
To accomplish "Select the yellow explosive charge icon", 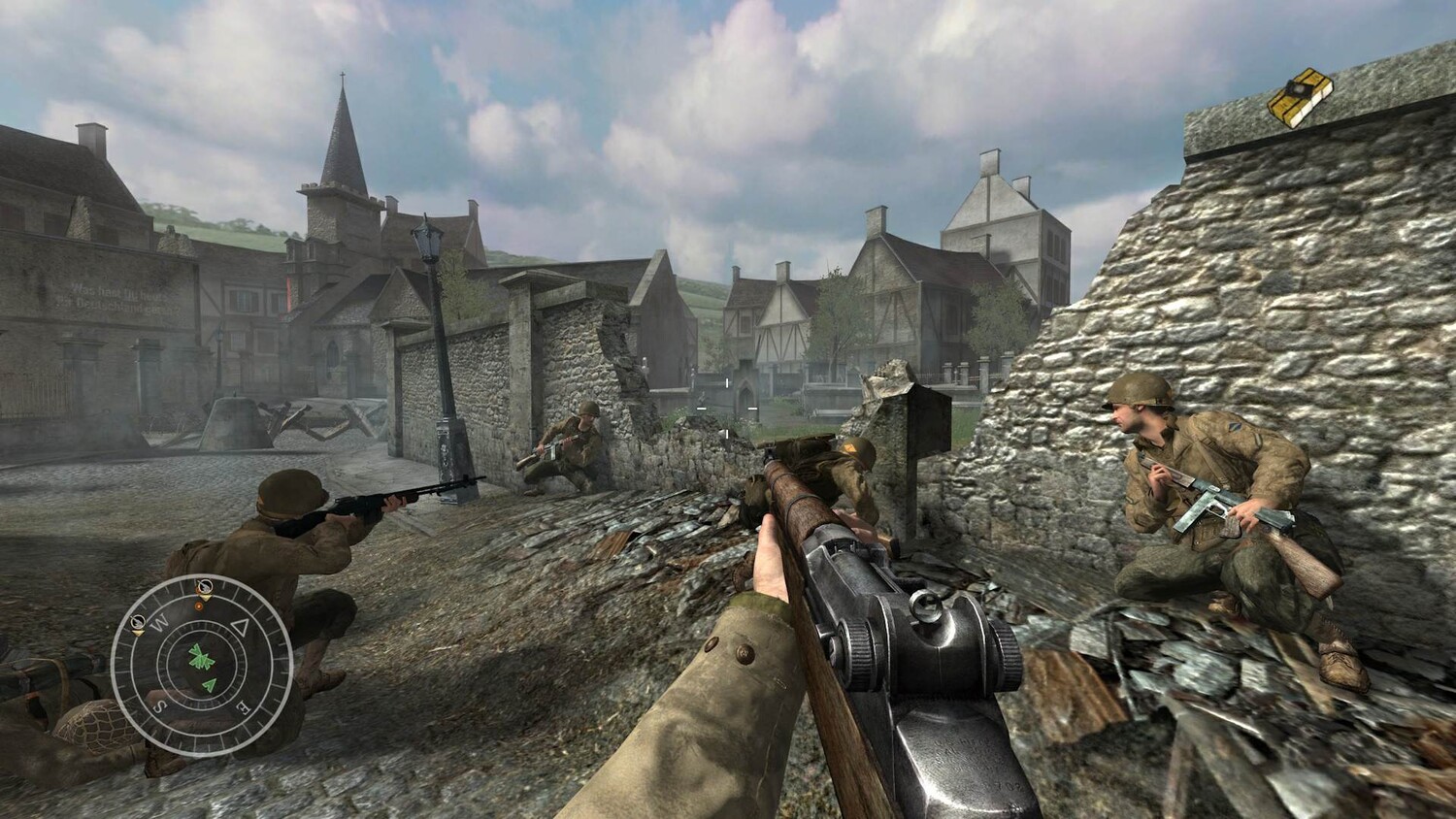I will pyautogui.click(x=1300, y=97).
